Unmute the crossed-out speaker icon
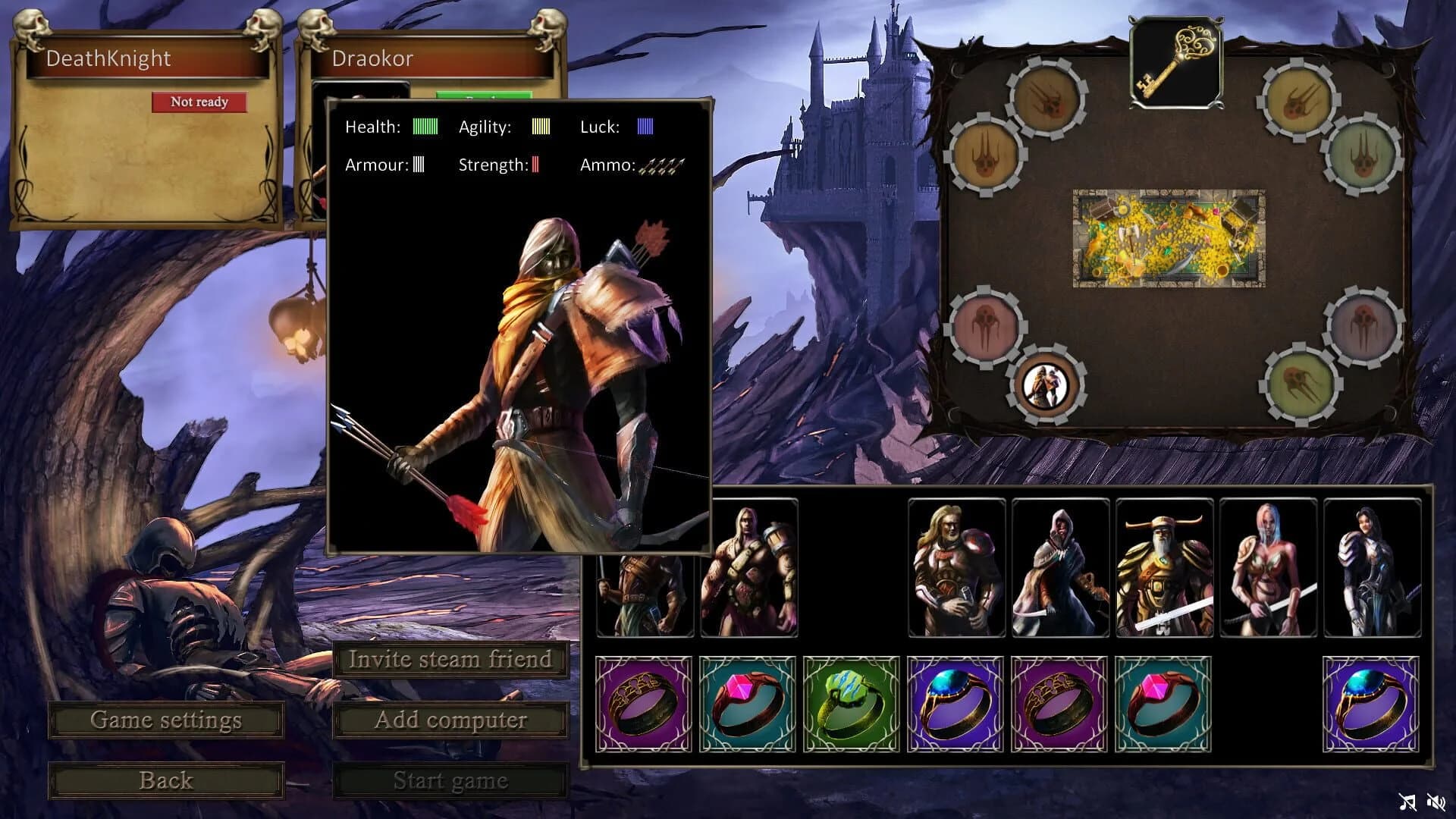This screenshot has width=1456, height=819. point(1435,801)
